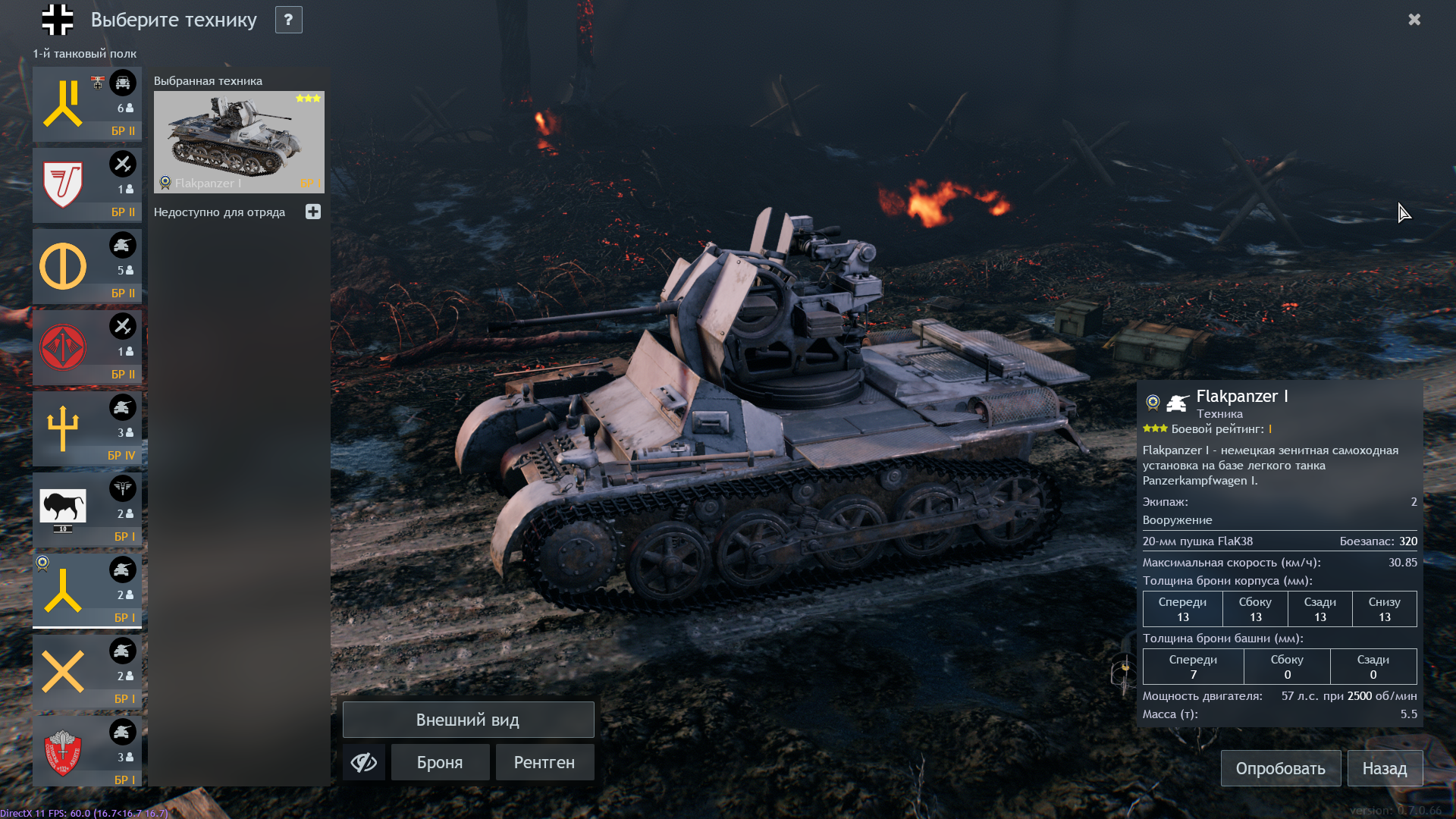Viewport: 1456px width, 819px height.
Task: Toggle the crossed-out eye visibility button
Action: click(364, 762)
